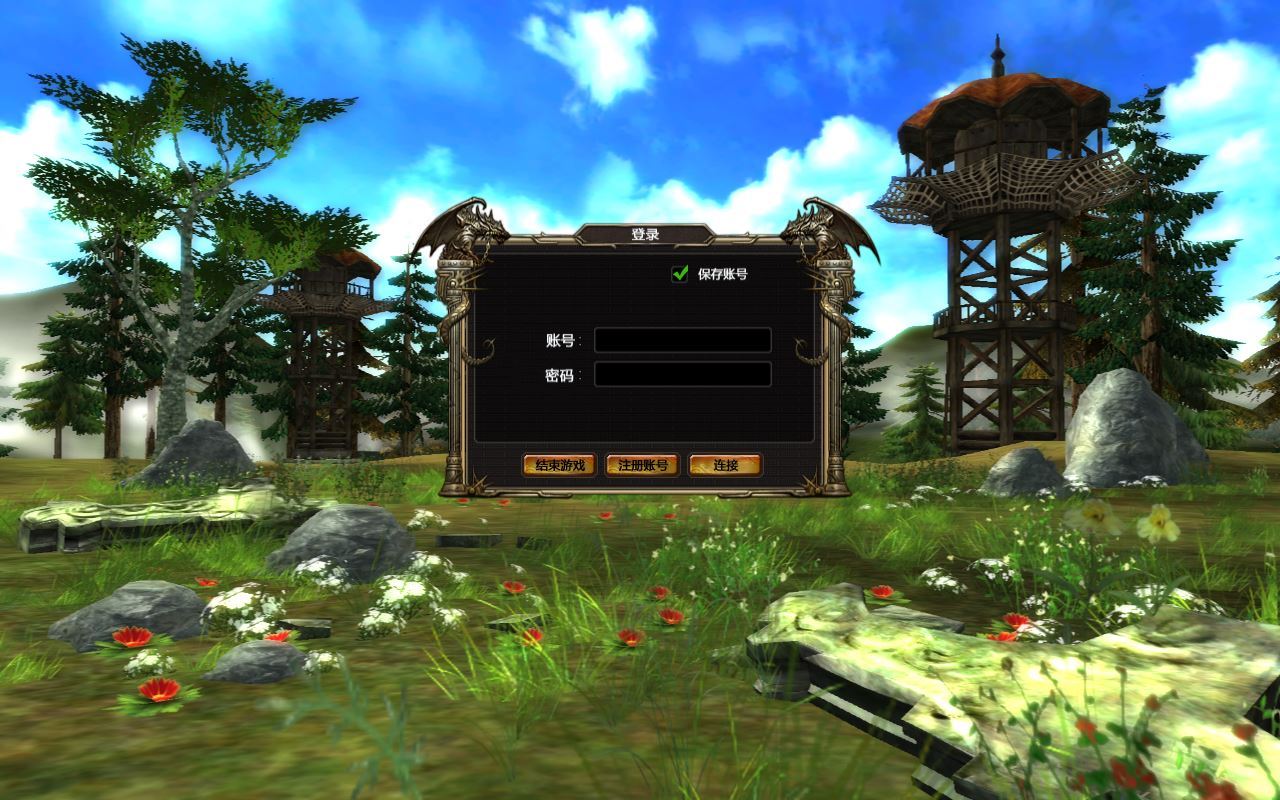Click 注册账号 to register a new account
Screen dimensions: 1280x800
tap(644, 465)
